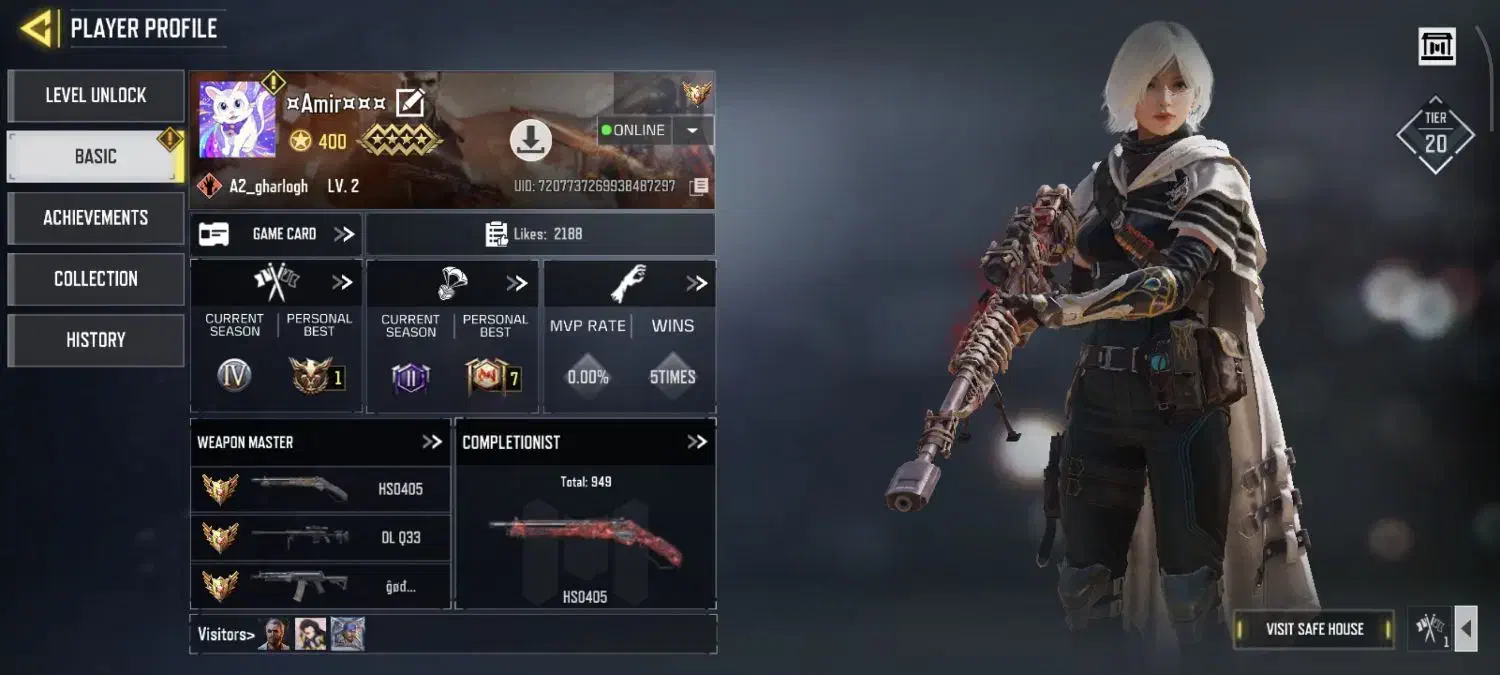Click the download arrow button
The width and height of the screenshot is (1500, 675).
[531, 140]
